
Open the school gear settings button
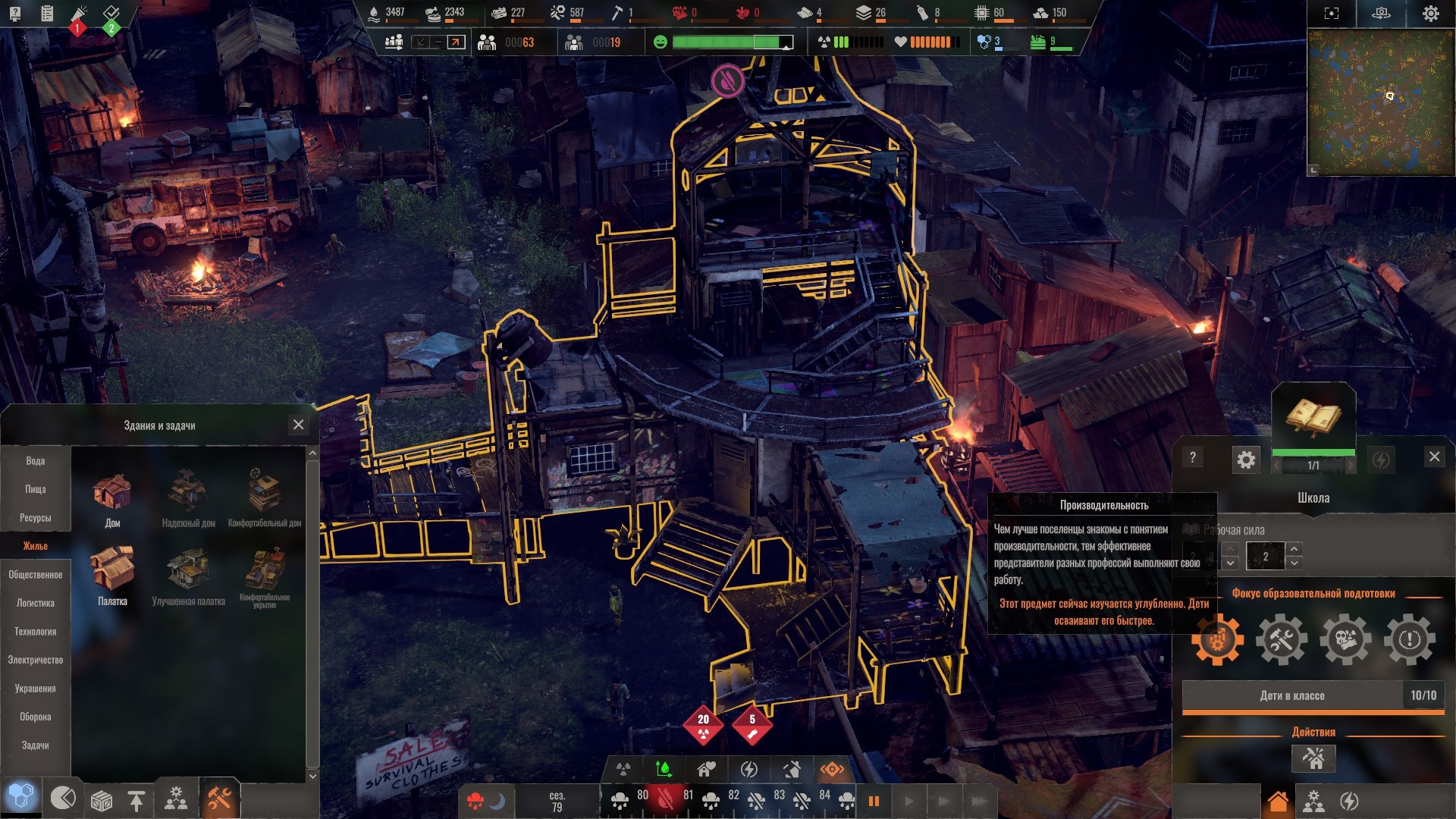pyautogui.click(x=1246, y=460)
